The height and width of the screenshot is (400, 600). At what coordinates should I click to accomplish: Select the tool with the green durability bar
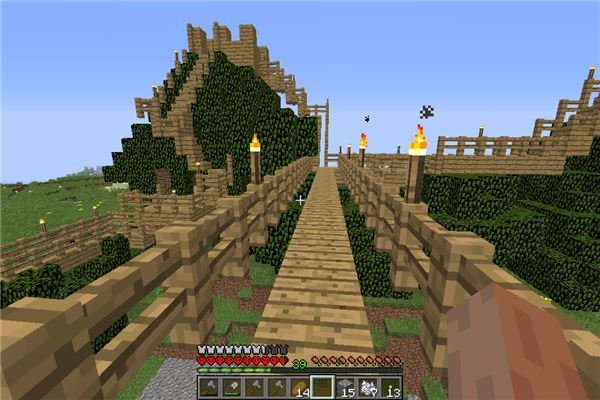[x=233, y=387]
